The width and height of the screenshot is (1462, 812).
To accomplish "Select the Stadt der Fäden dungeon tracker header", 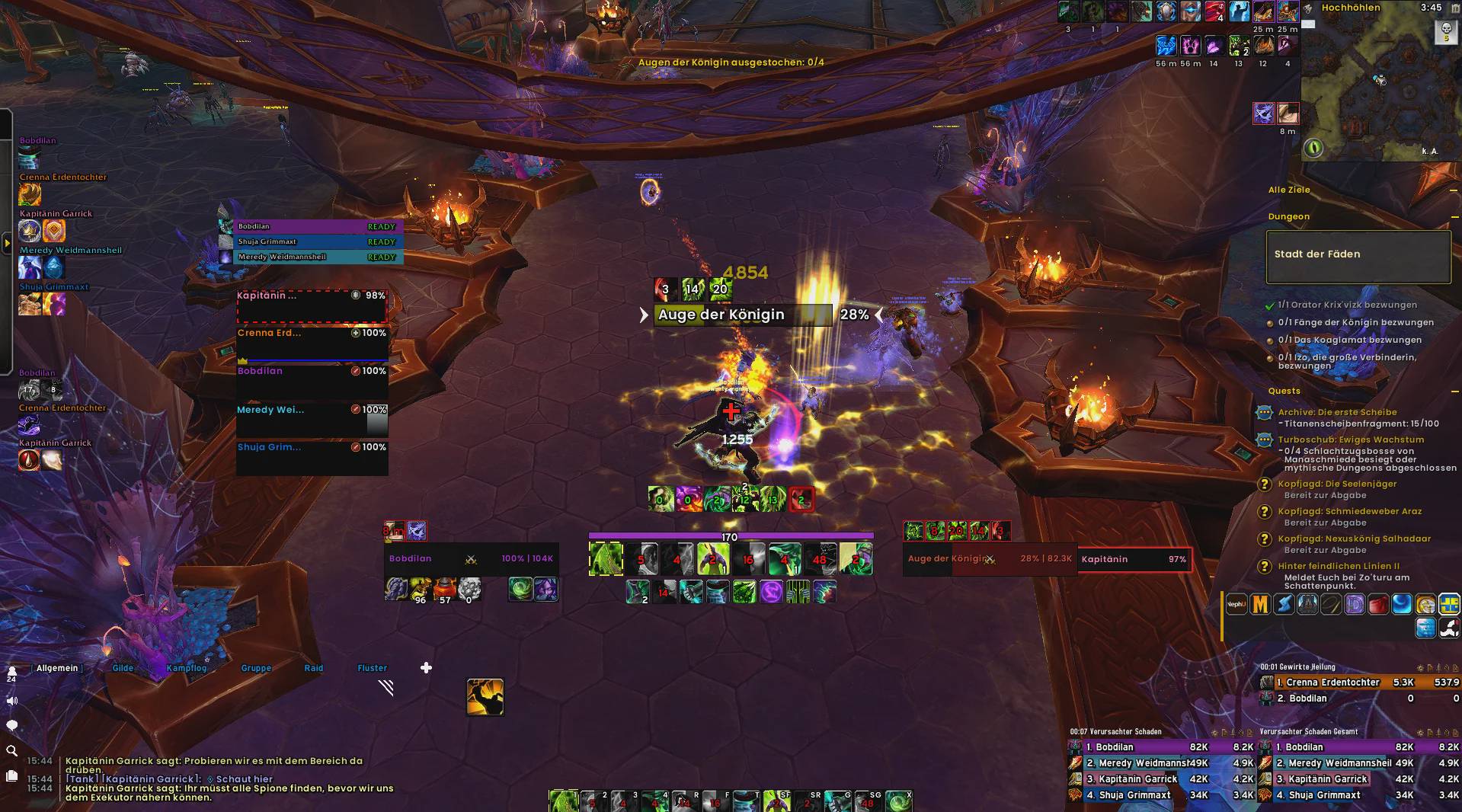I will 1358,255.
